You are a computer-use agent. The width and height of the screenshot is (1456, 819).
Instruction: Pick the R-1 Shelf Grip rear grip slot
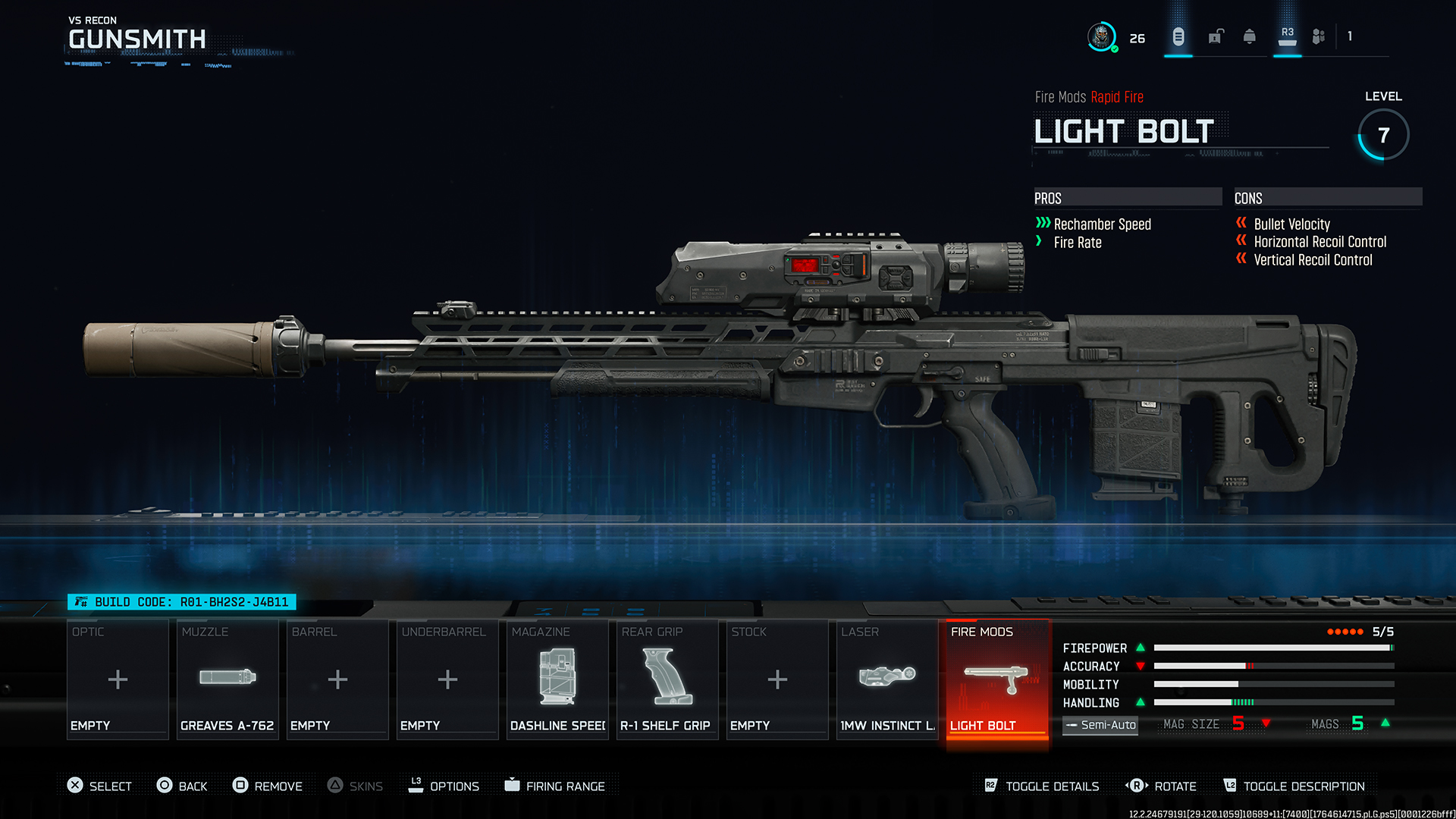click(667, 679)
